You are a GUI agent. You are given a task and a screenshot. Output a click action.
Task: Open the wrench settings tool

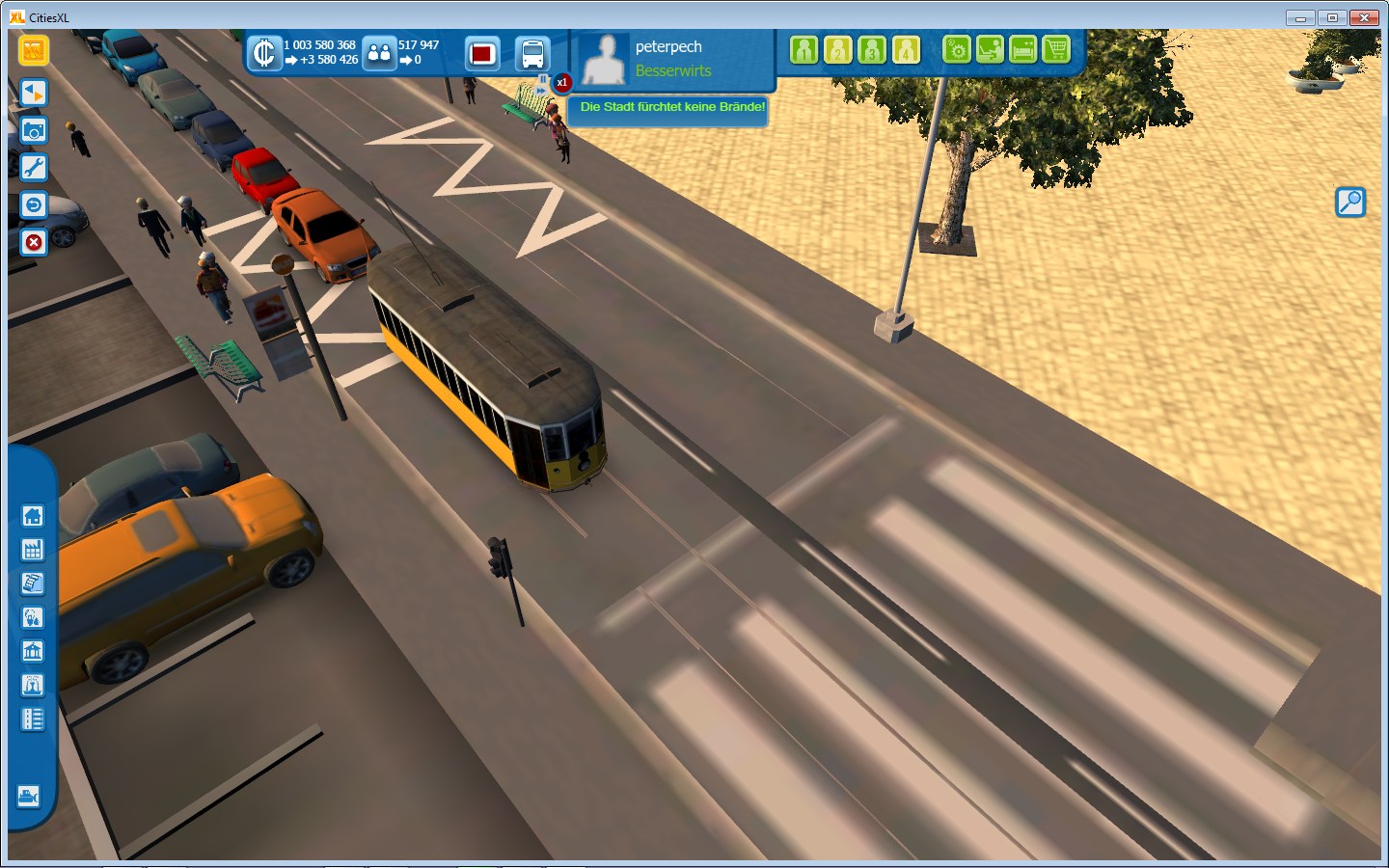click(x=34, y=168)
